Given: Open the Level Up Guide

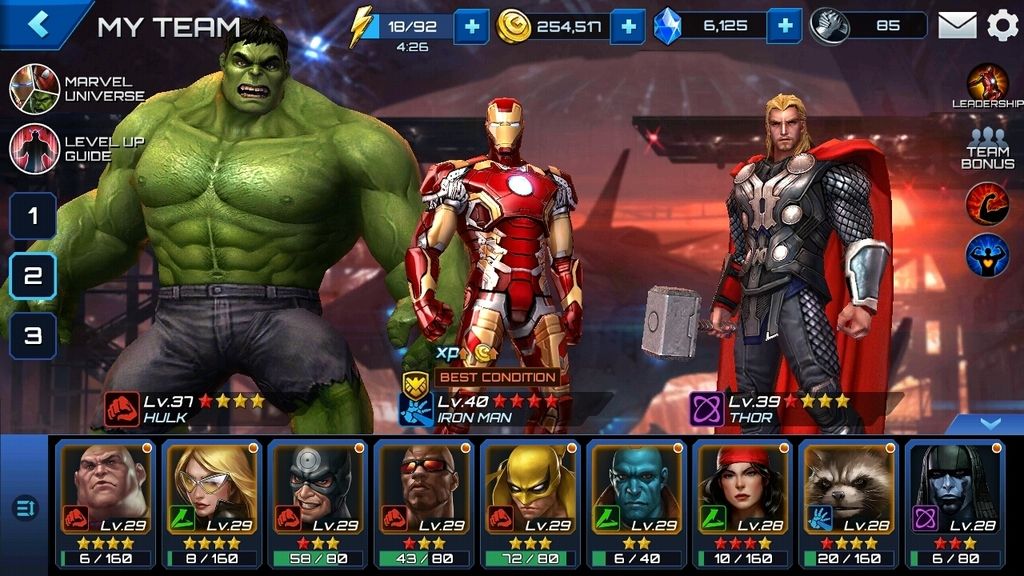Looking at the screenshot, I should 35,149.
